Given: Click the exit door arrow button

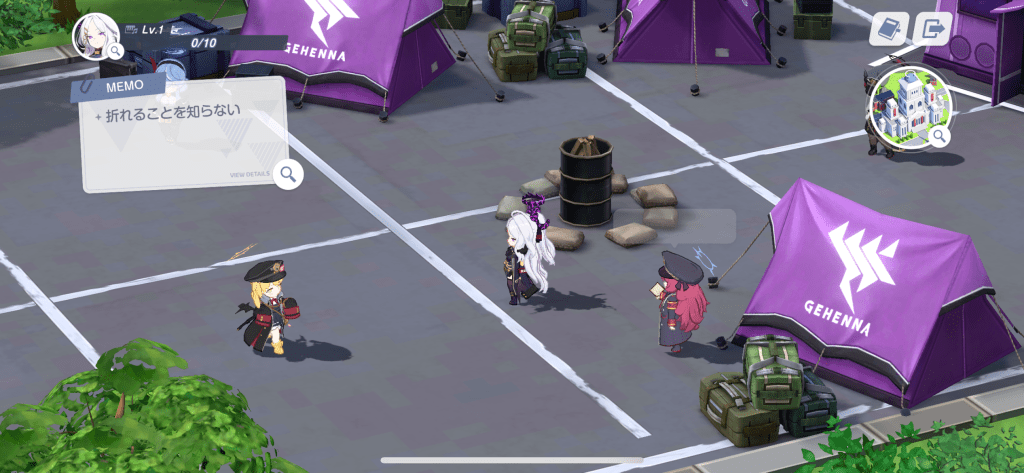Looking at the screenshot, I should click(934, 29).
